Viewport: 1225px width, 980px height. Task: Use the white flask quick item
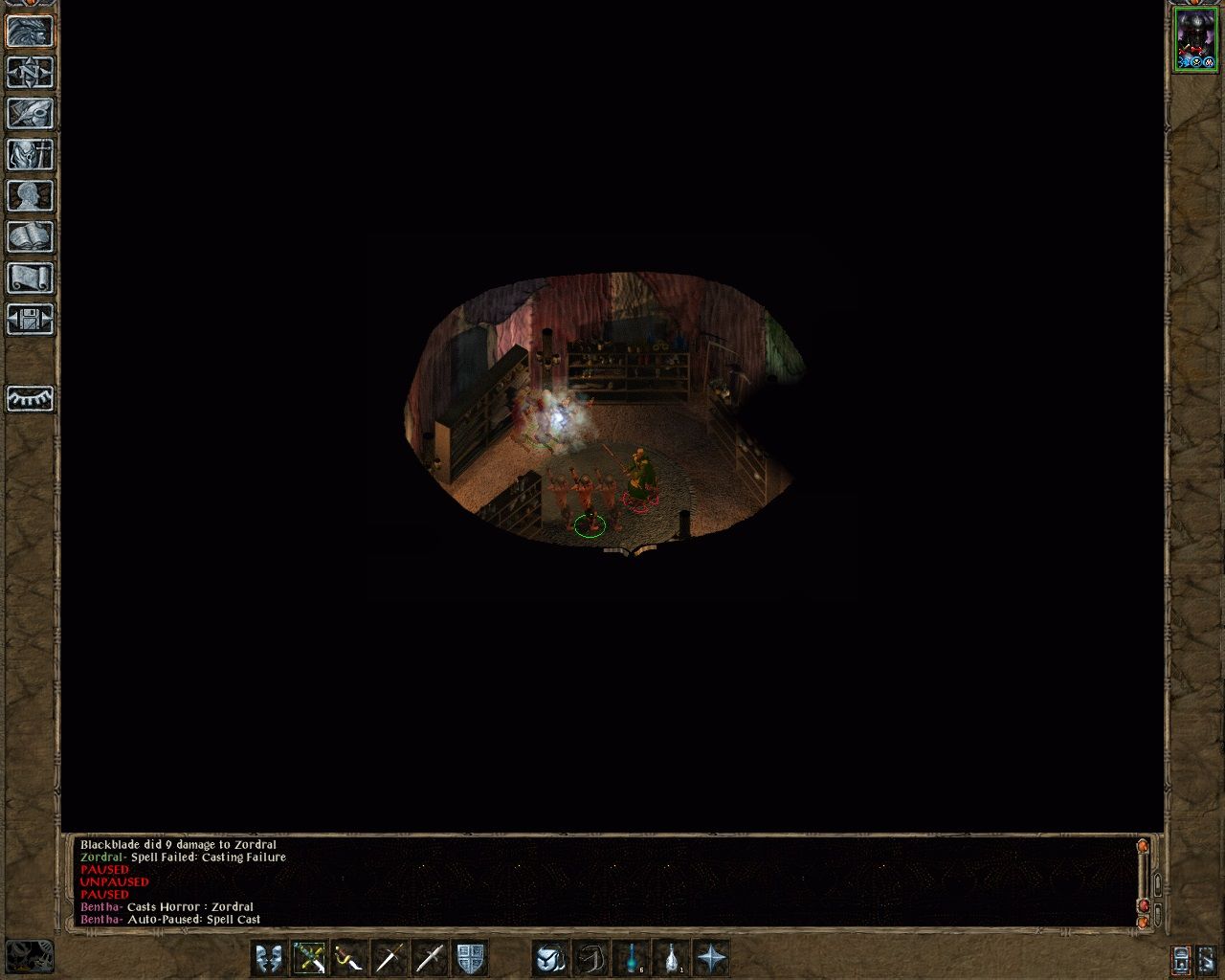672,958
